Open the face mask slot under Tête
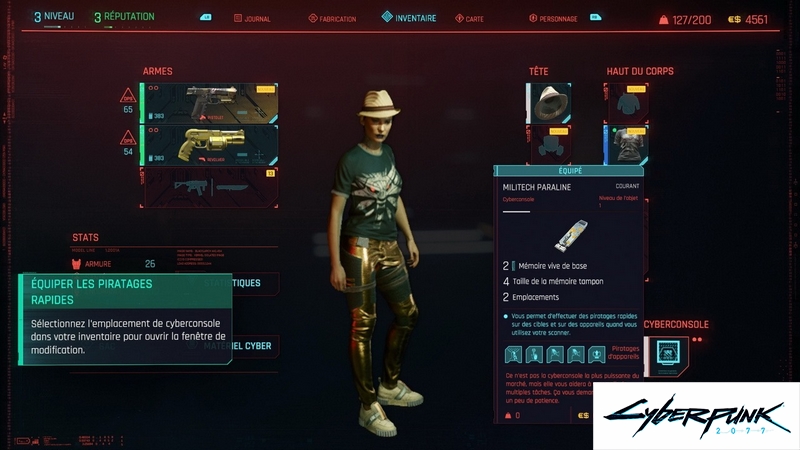The image size is (800, 450). tap(549, 144)
